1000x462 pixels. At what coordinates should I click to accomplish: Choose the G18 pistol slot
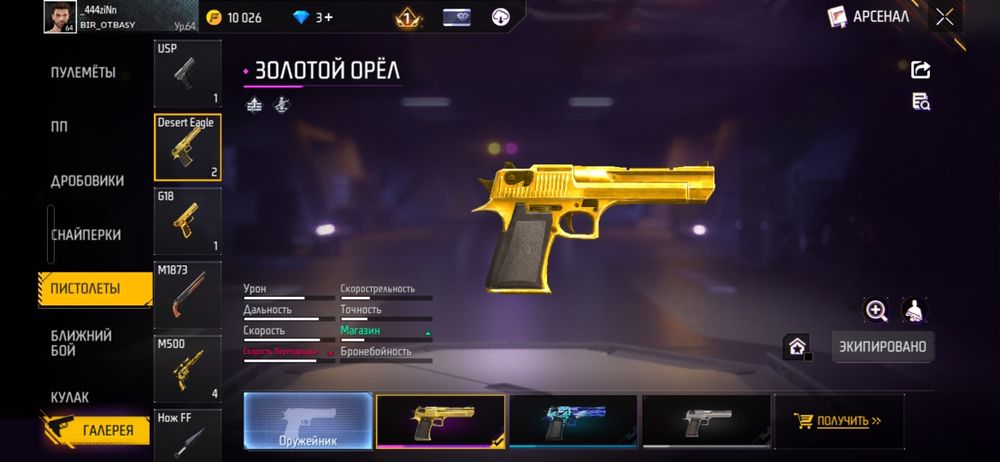(188, 221)
